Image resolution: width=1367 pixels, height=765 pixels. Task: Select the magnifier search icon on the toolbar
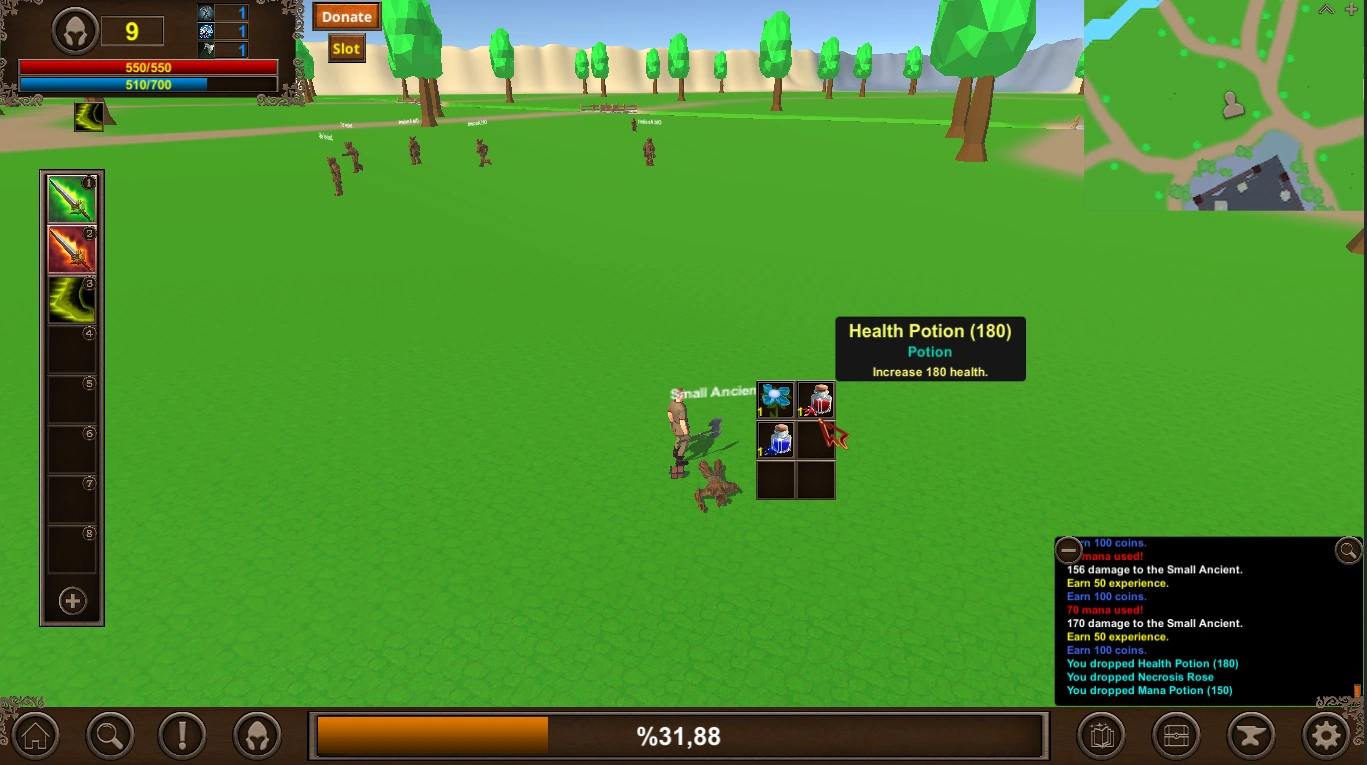pyautogui.click(x=110, y=735)
